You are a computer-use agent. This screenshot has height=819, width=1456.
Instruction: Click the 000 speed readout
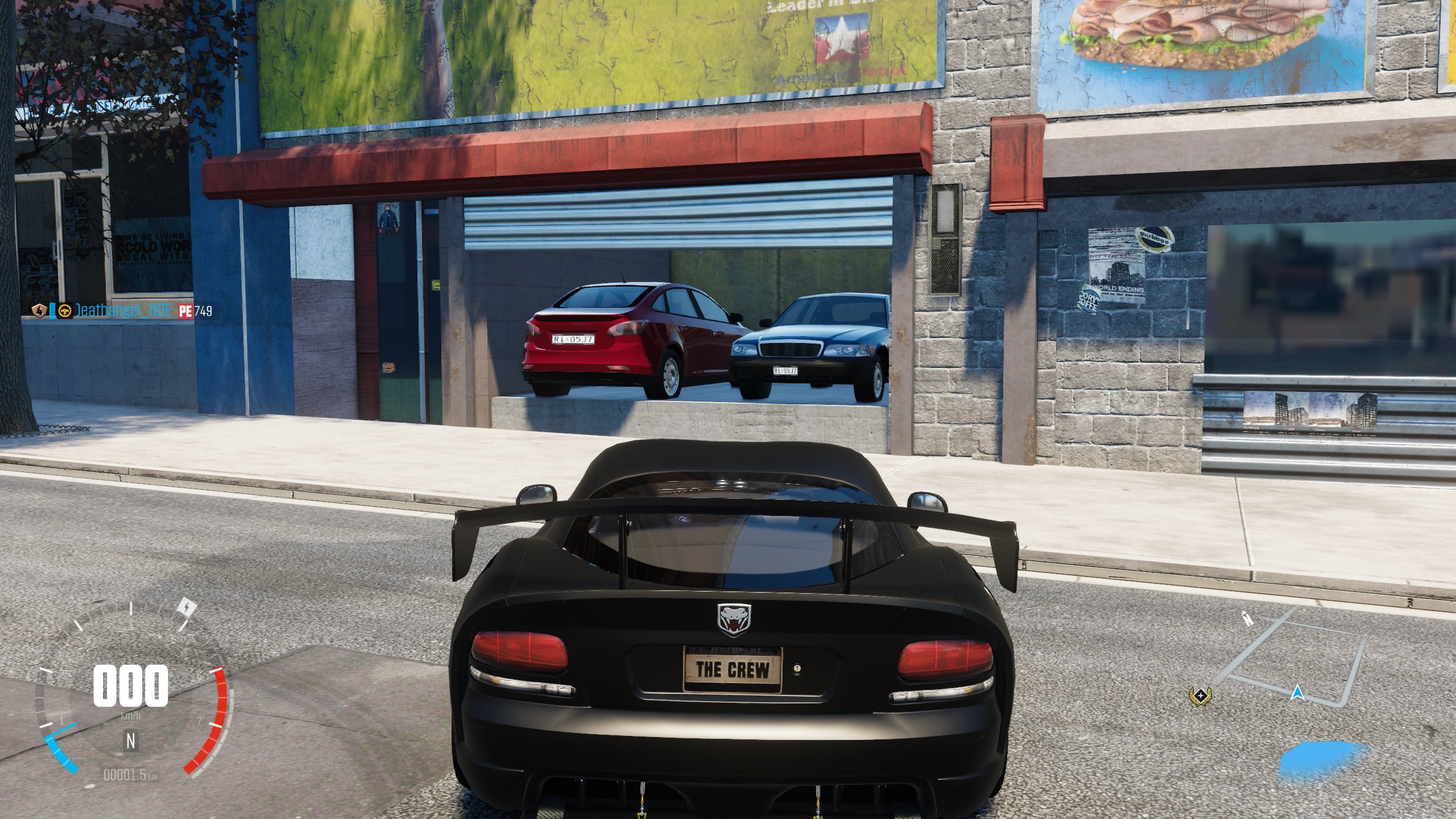pos(131,686)
